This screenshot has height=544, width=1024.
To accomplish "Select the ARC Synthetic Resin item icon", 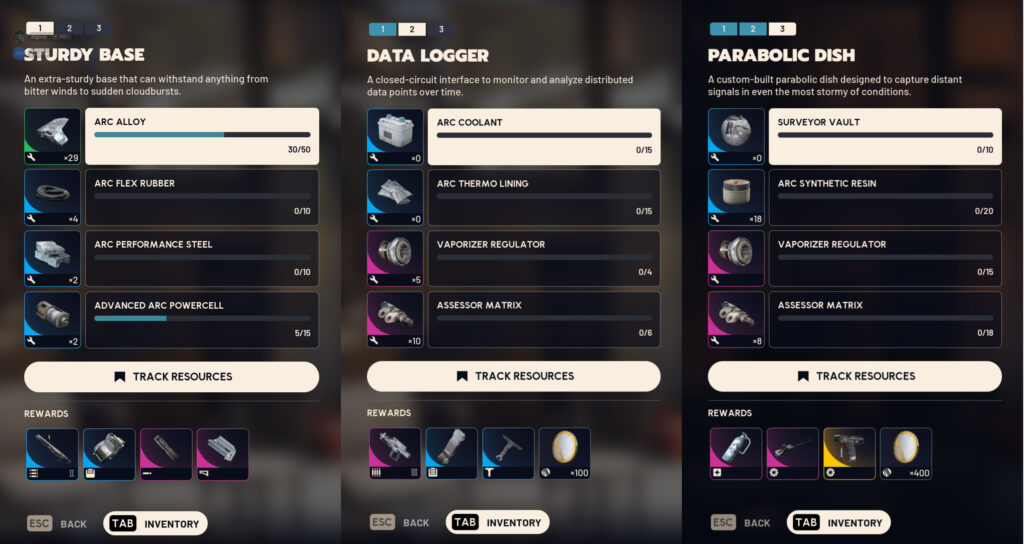I will (735, 197).
